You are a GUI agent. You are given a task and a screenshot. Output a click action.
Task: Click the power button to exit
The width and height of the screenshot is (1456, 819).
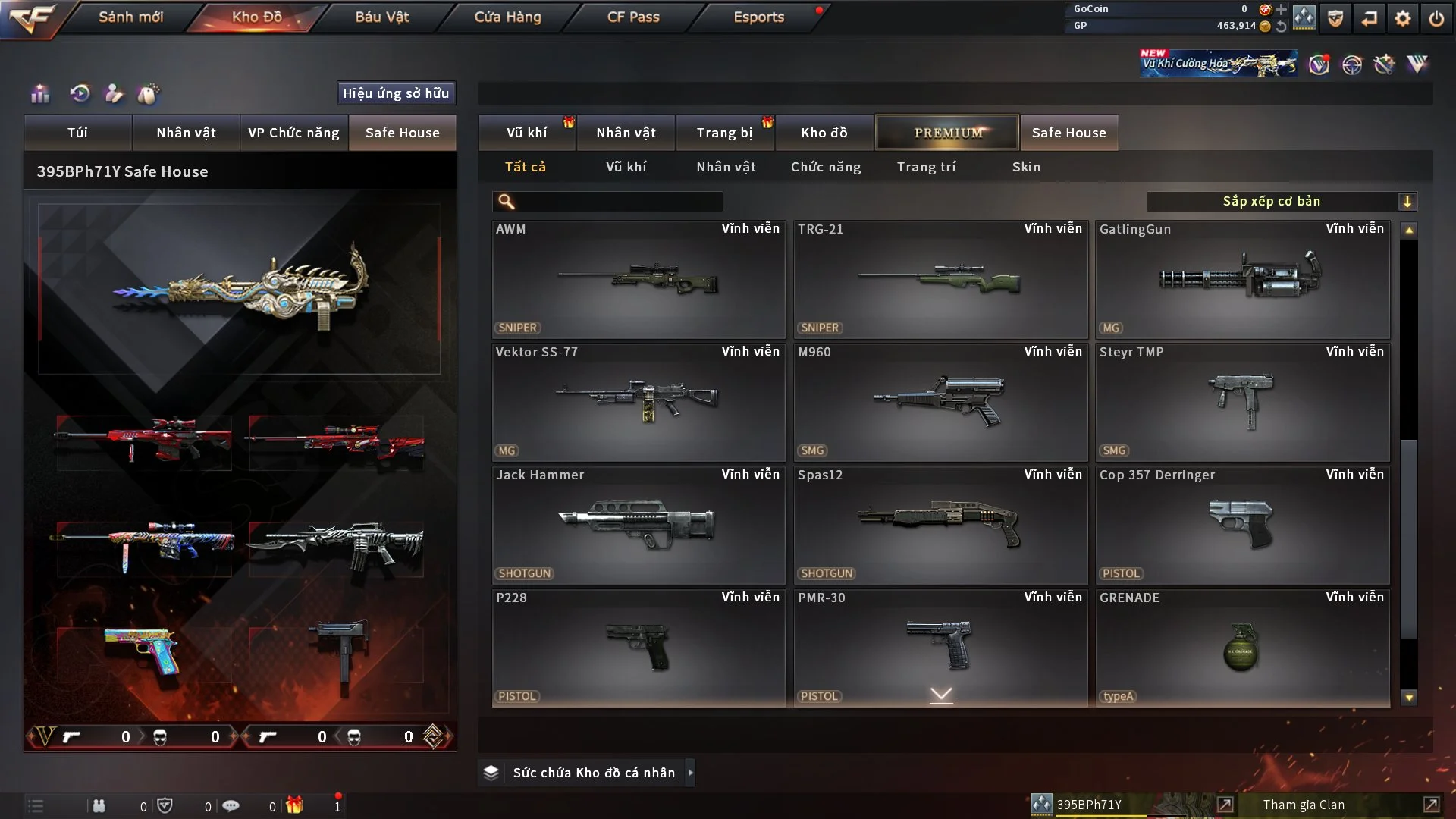[1436, 18]
